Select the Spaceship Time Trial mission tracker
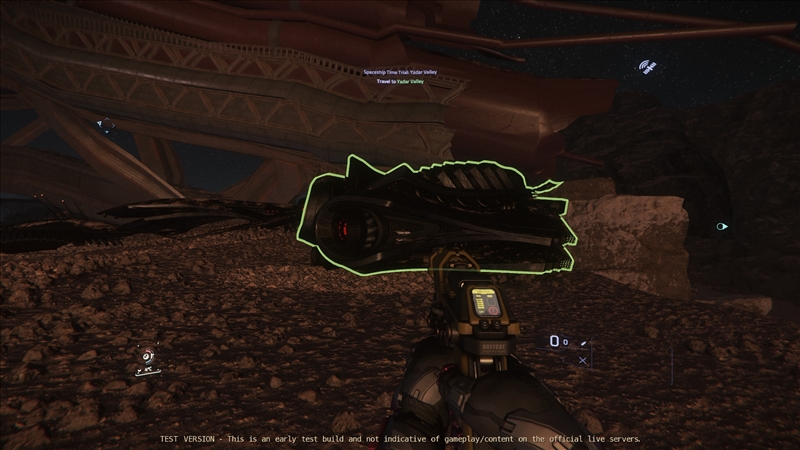The height and width of the screenshot is (450, 800). point(399,76)
